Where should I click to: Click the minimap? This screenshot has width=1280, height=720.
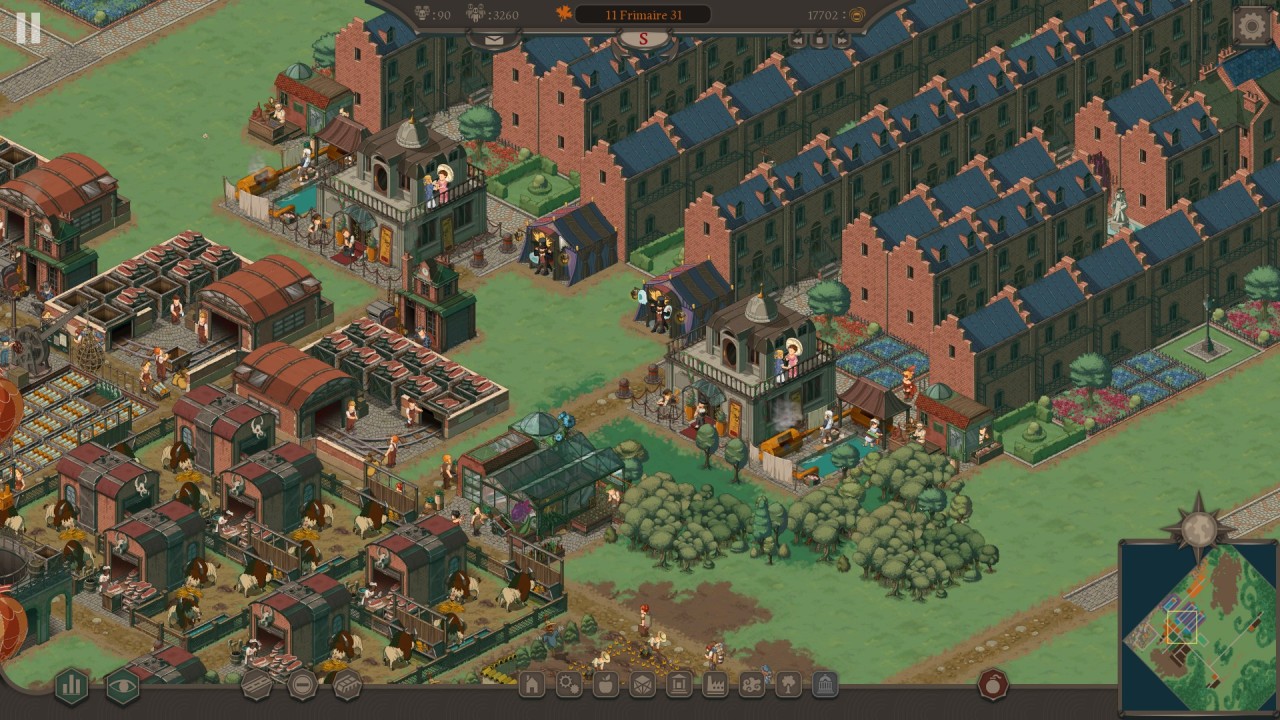click(x=1198, y=625)
